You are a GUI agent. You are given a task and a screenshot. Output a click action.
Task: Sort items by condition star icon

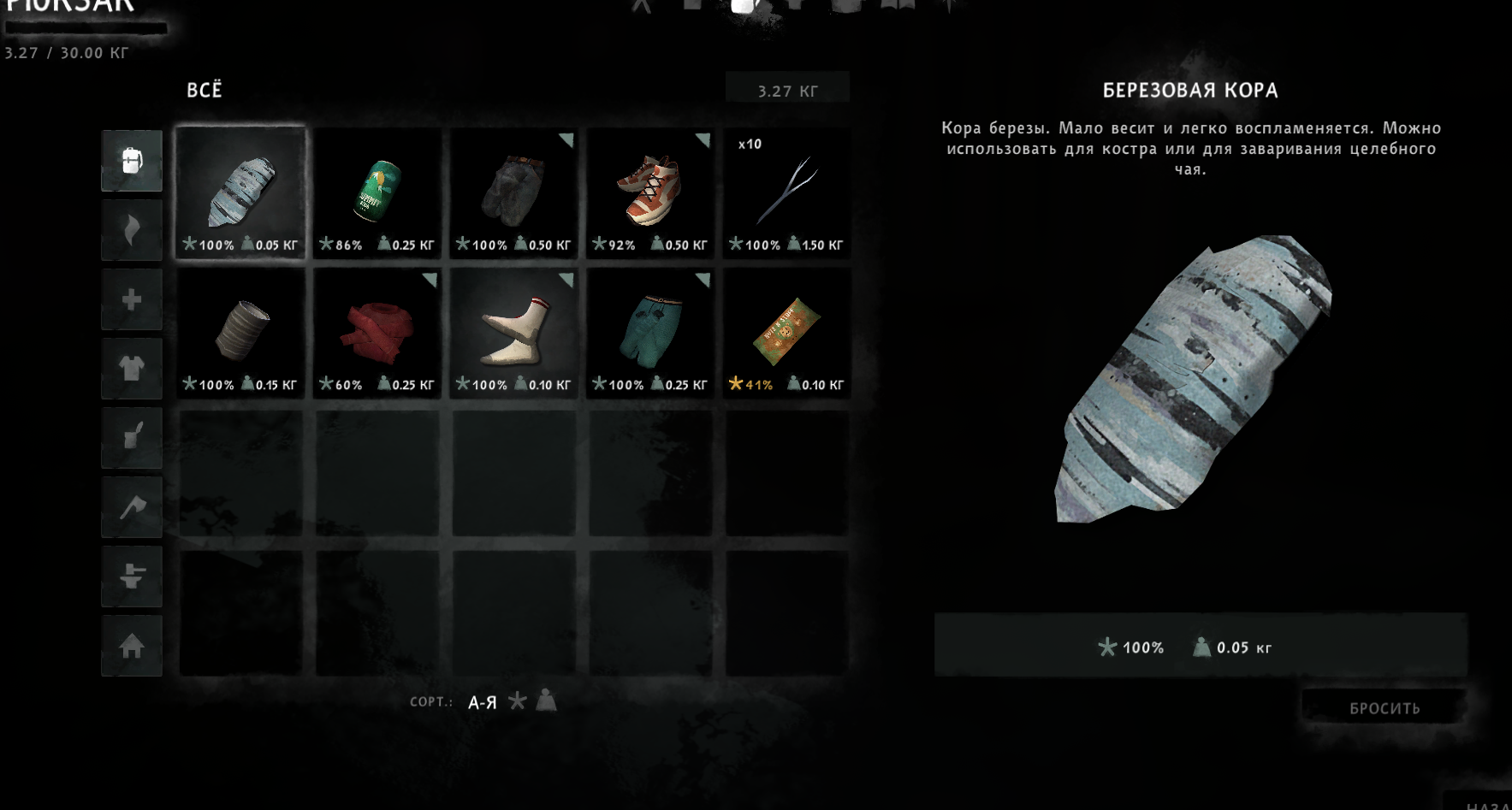(x=517, y=701)
